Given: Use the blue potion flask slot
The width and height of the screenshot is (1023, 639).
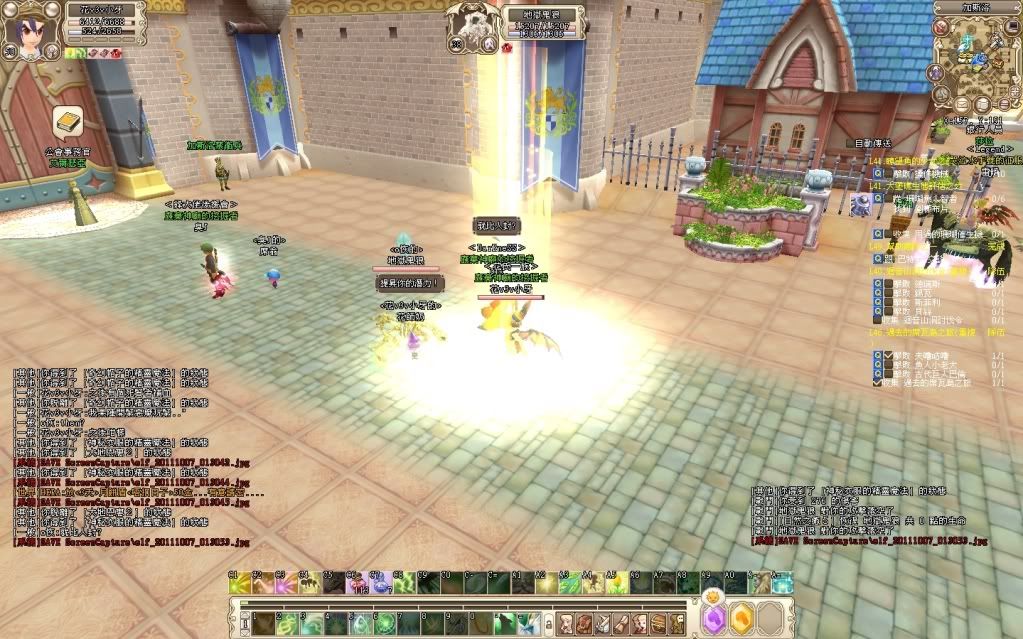Looking at the screenshot, I should [x=380, y=582].
